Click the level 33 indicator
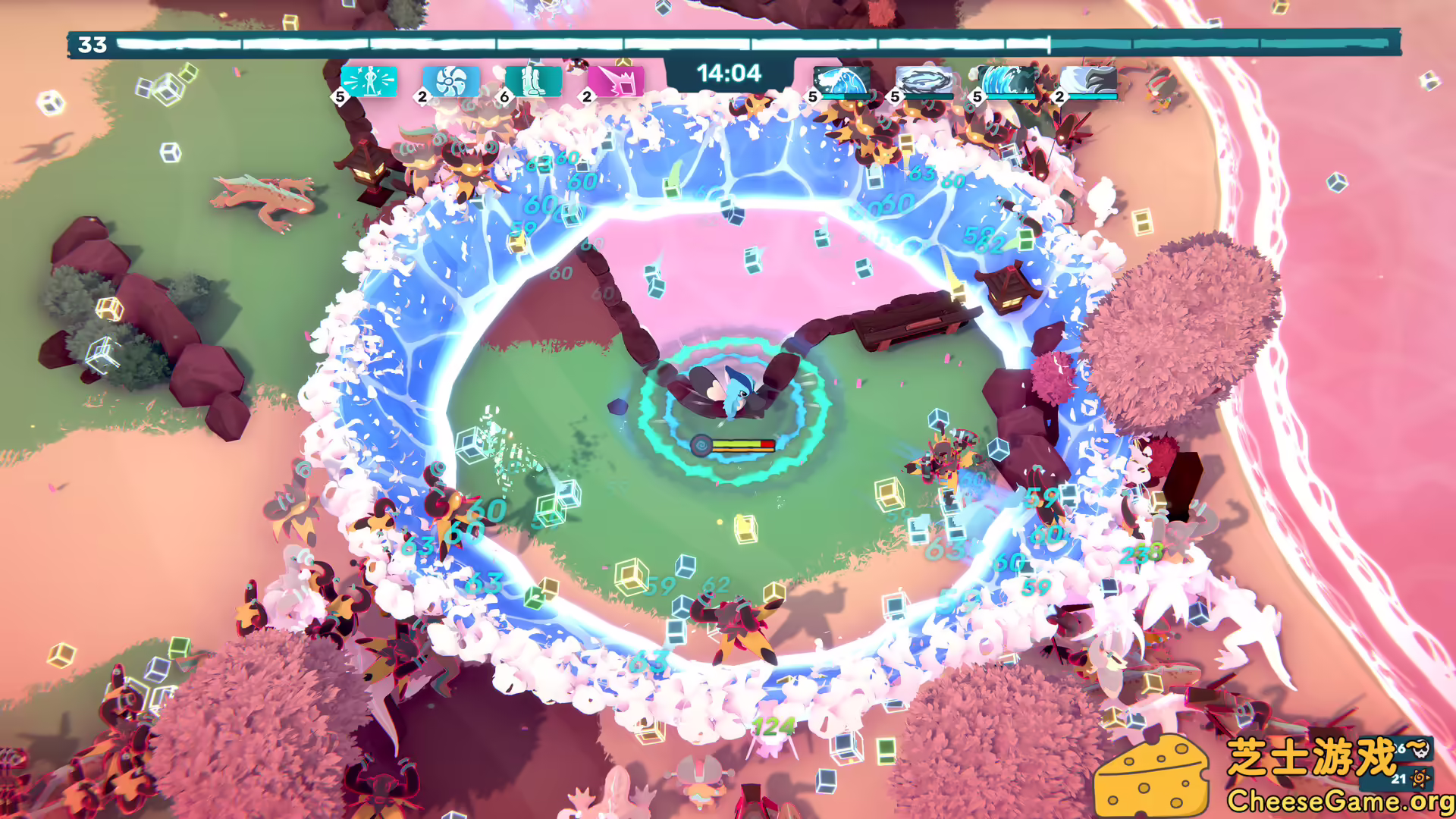1456x819 pixels. (91, 43)
